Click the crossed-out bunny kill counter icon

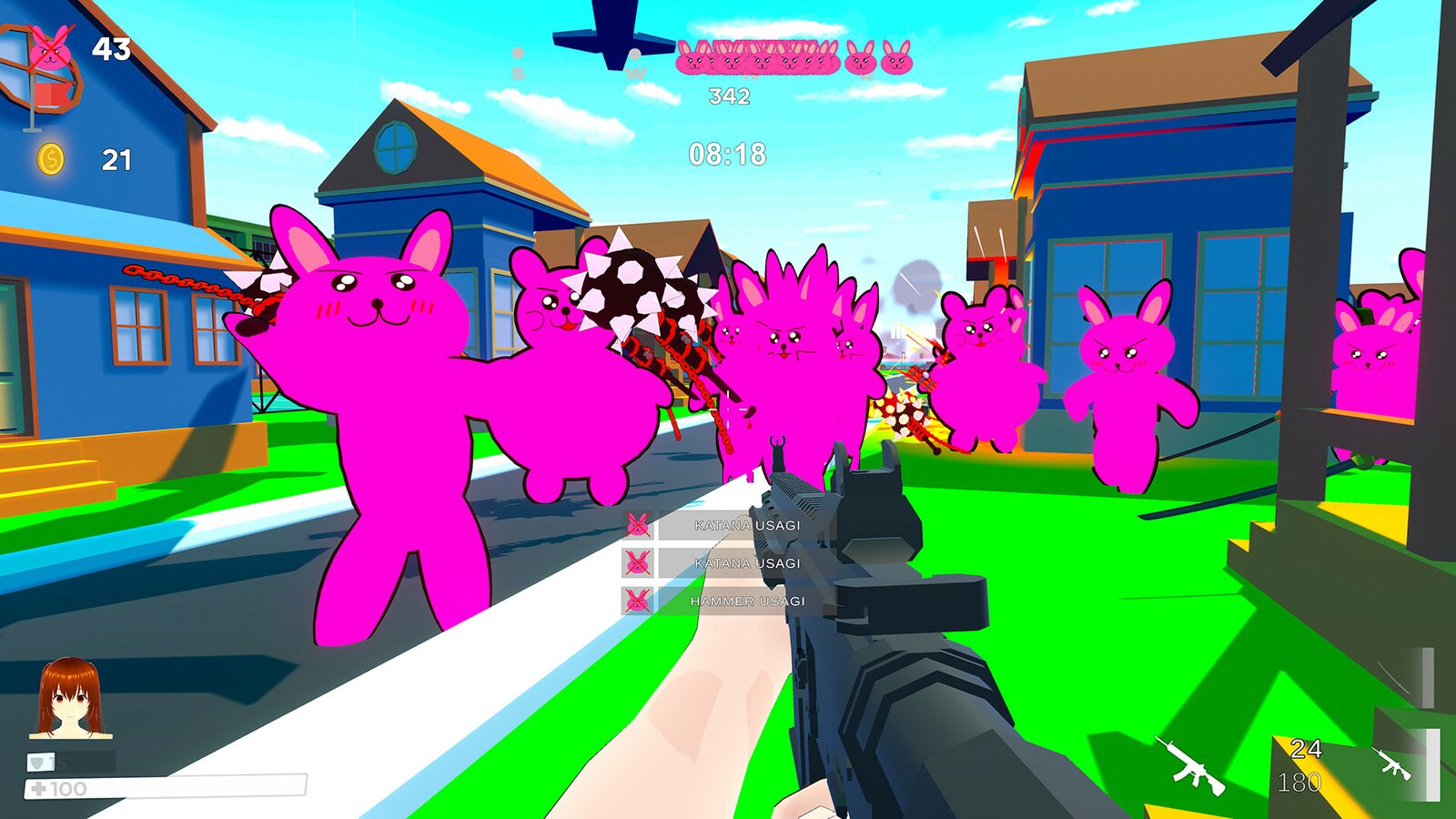coord(52,48)
